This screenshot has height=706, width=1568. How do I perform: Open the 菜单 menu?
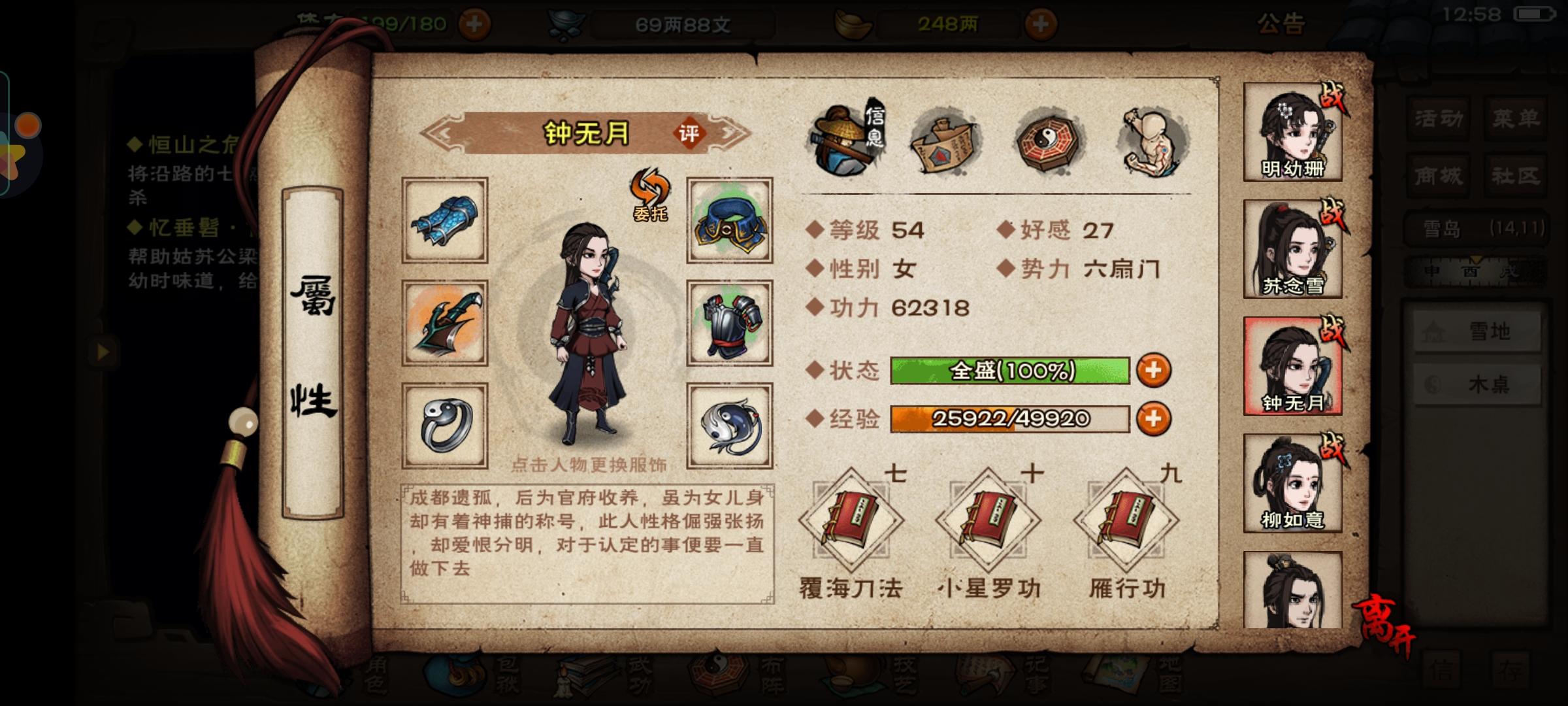[x=1516, y=120]
